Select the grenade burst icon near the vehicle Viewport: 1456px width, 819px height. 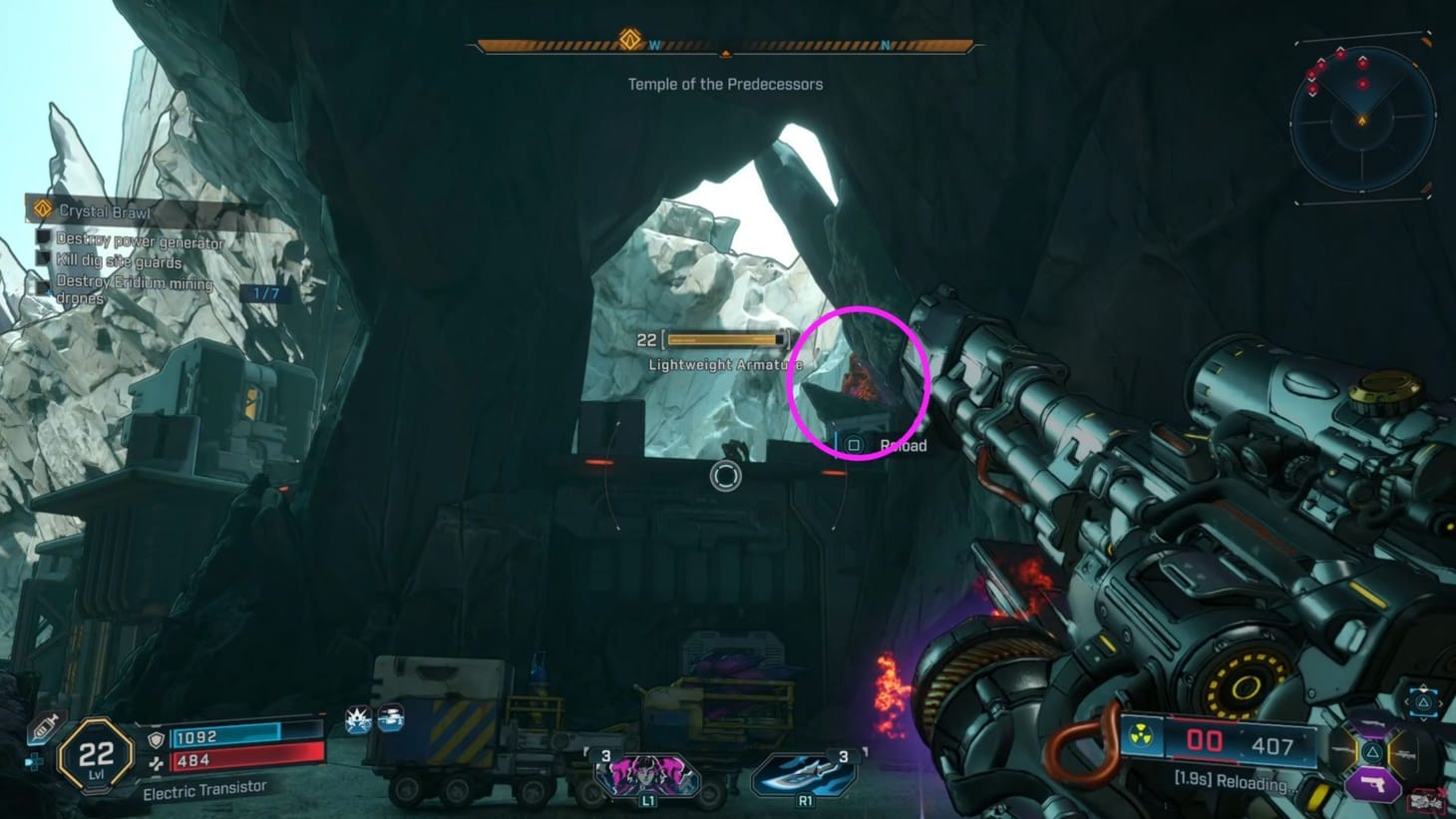tap(359, 718)
